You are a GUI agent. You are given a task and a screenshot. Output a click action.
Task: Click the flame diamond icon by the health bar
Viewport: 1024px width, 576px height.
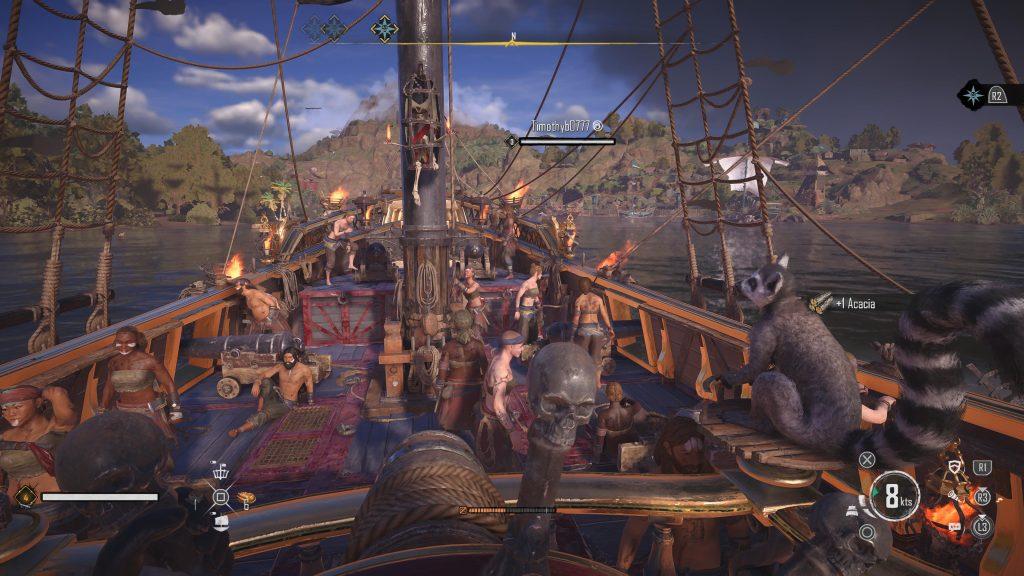click(x=24, y=495)
